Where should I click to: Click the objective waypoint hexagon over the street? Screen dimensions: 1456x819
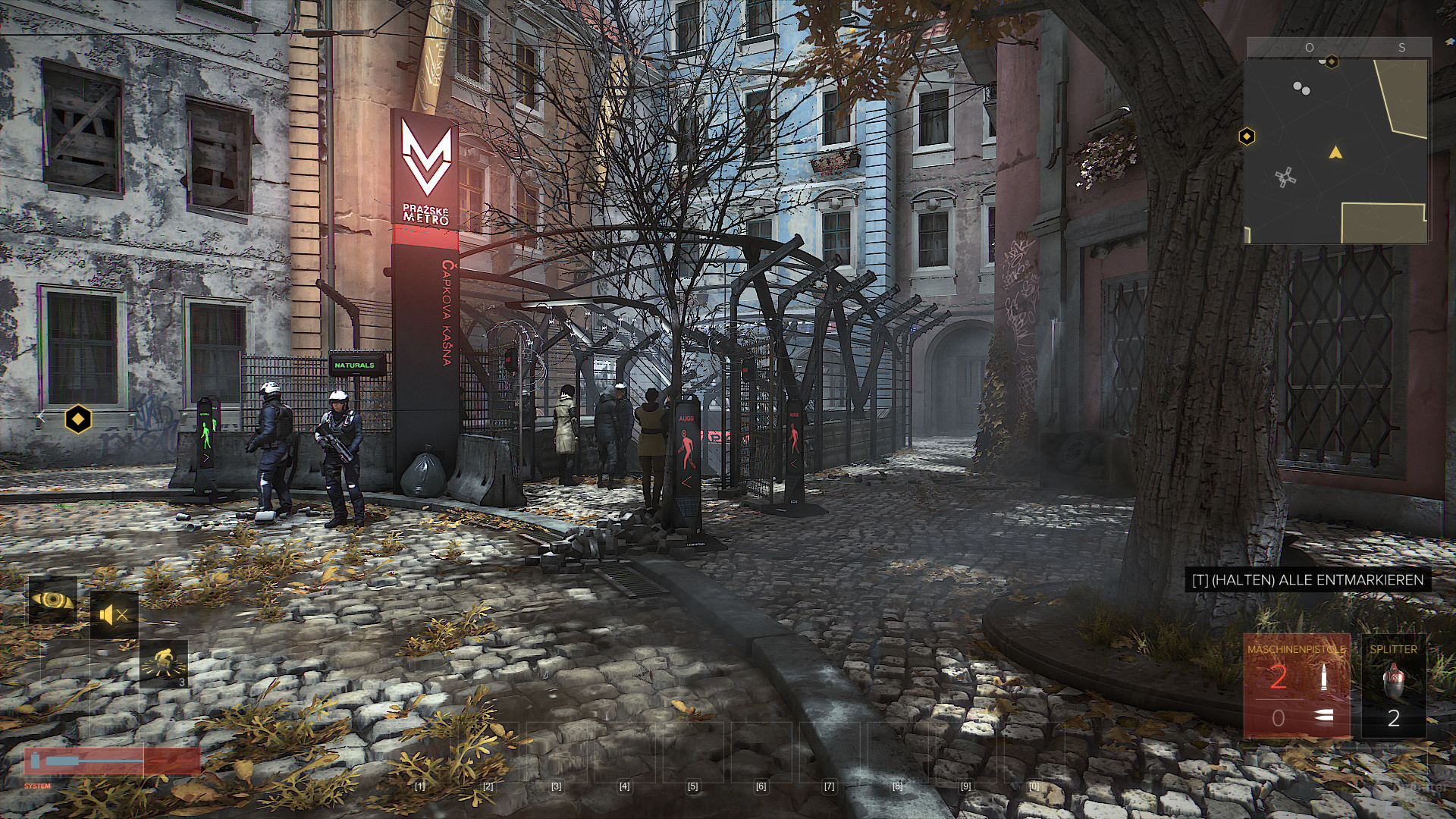pyautogui.click(x=77, y=418)
